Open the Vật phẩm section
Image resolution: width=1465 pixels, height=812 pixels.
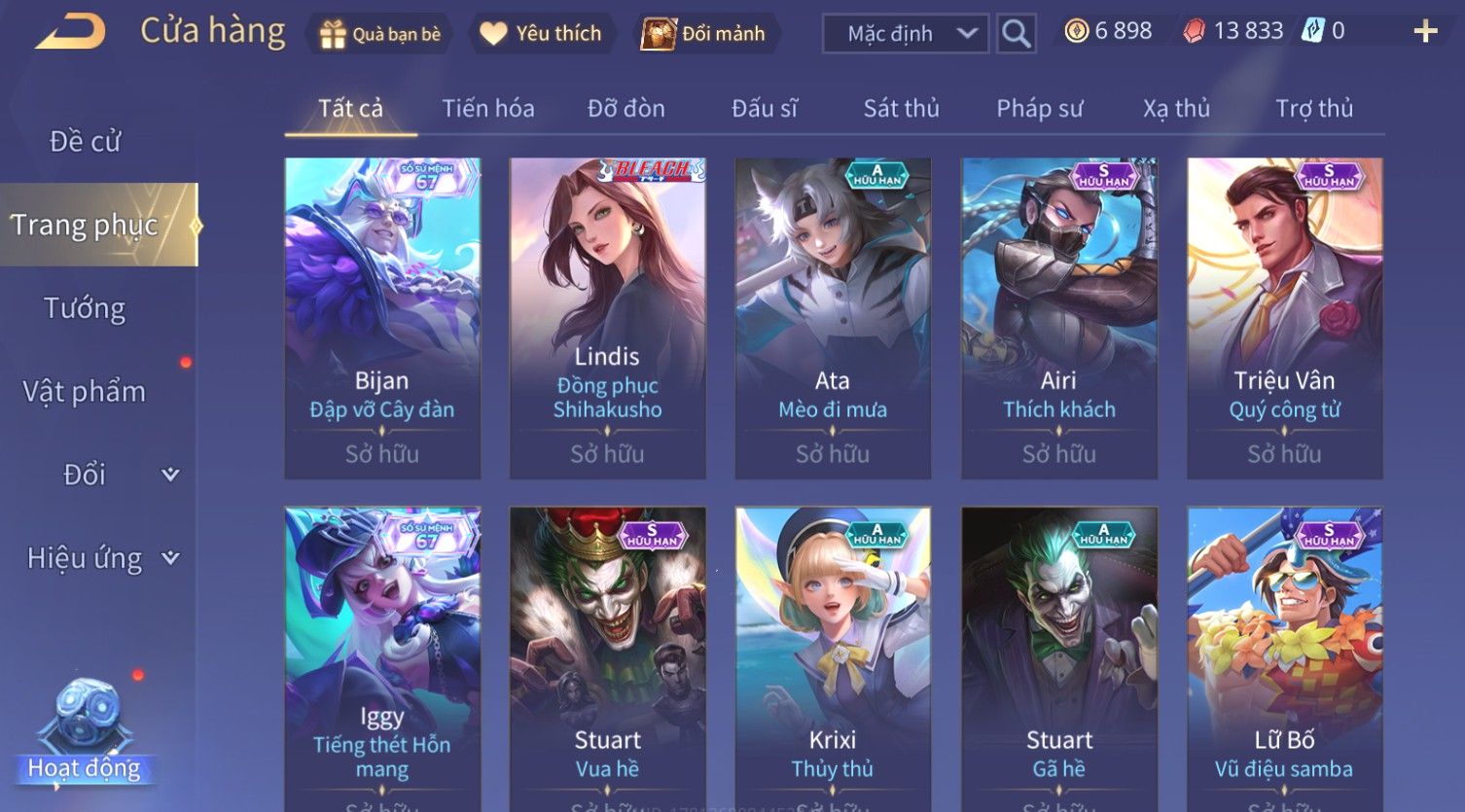pyautogui.click(x=85, y=392)
